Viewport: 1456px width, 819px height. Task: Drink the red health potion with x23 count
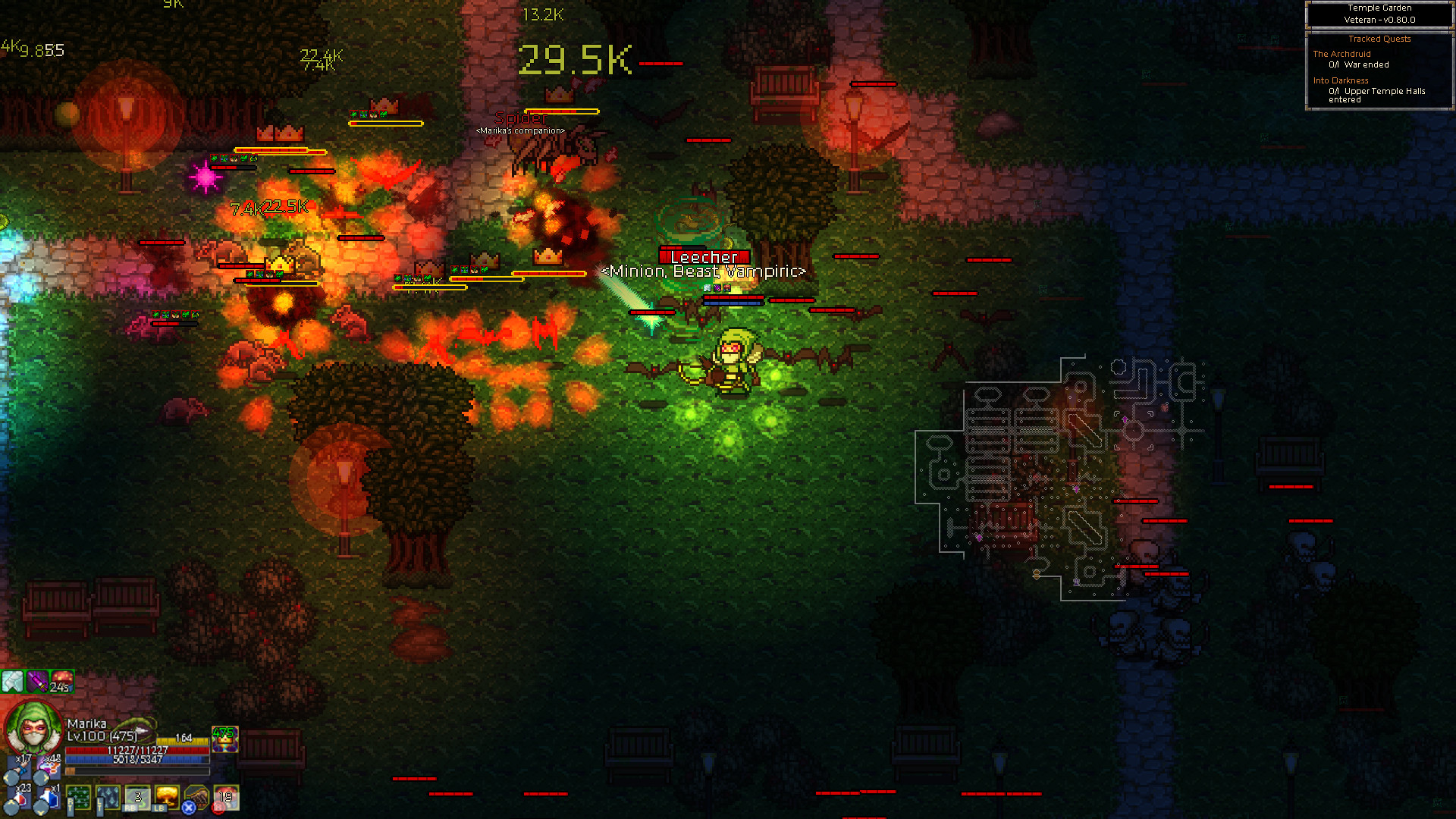[x=20, y=798]
